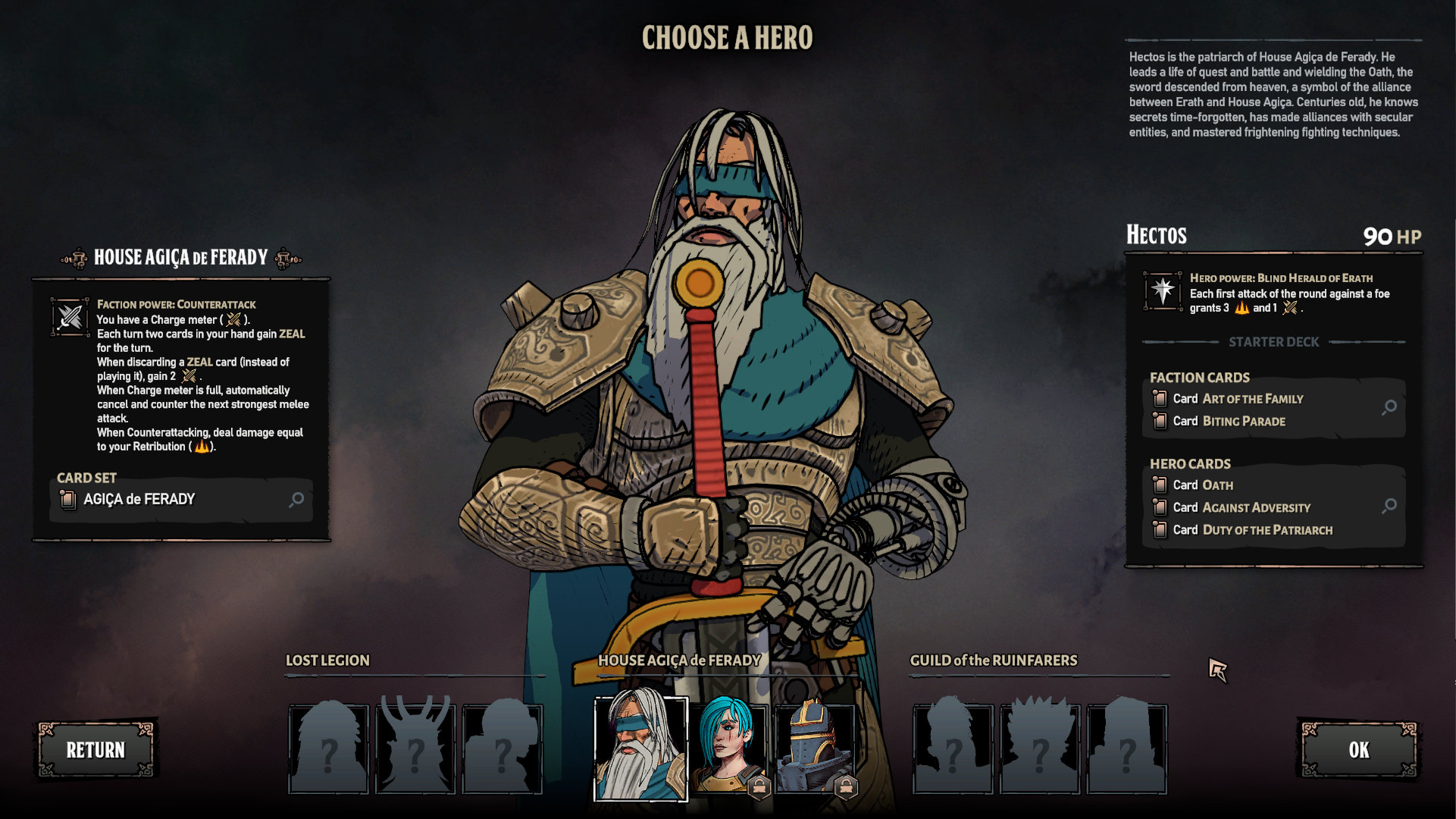This screenshot has width=1456, height=819.
Task: Pick the locked helmeted knight portrait
Action: coord(816,748)
